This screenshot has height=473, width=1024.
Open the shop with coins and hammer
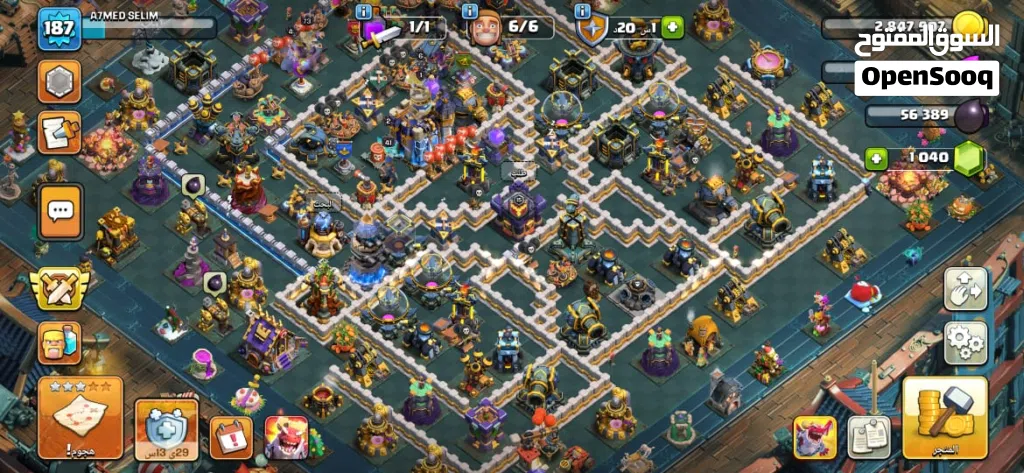944,417
